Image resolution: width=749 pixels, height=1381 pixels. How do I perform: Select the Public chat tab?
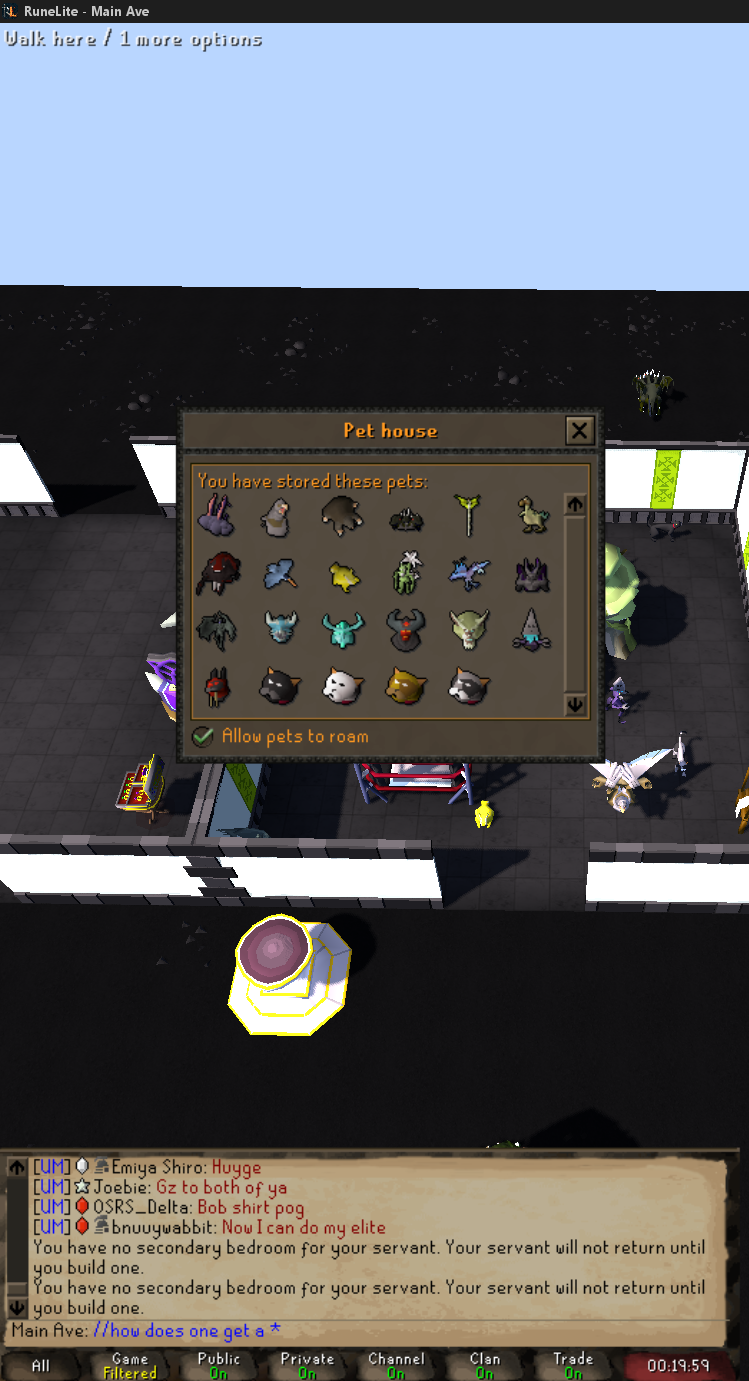tap(219, 1365)
